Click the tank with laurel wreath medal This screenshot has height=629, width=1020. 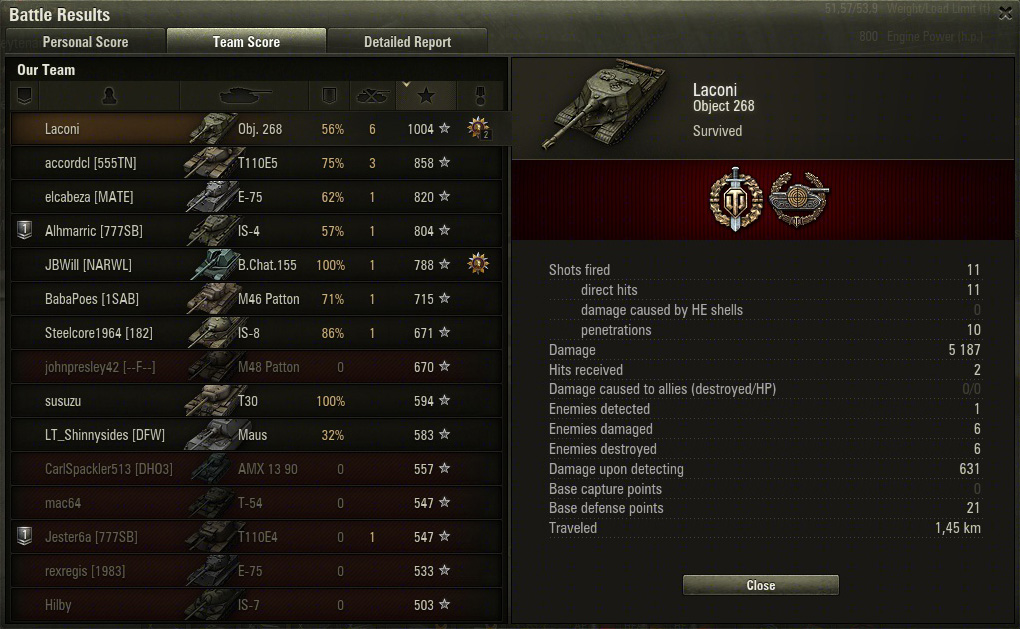tap(798, 200)
